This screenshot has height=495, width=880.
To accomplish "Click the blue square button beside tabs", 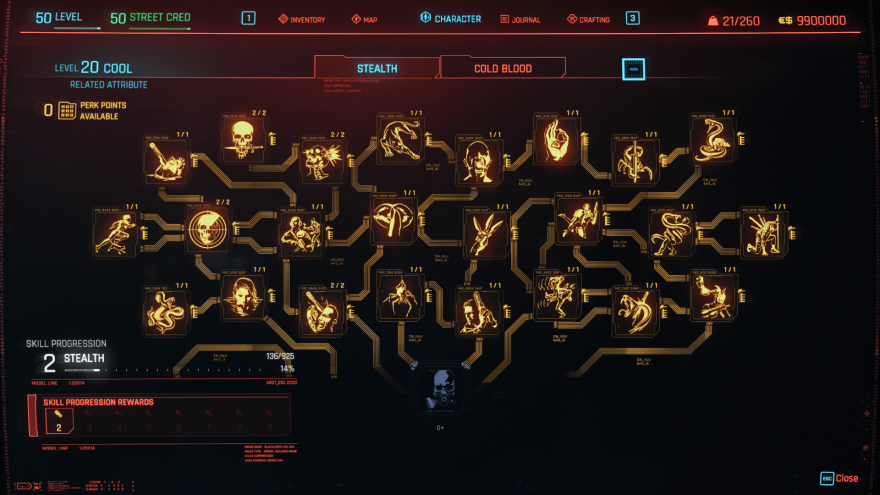I will [x=633, y=69].
